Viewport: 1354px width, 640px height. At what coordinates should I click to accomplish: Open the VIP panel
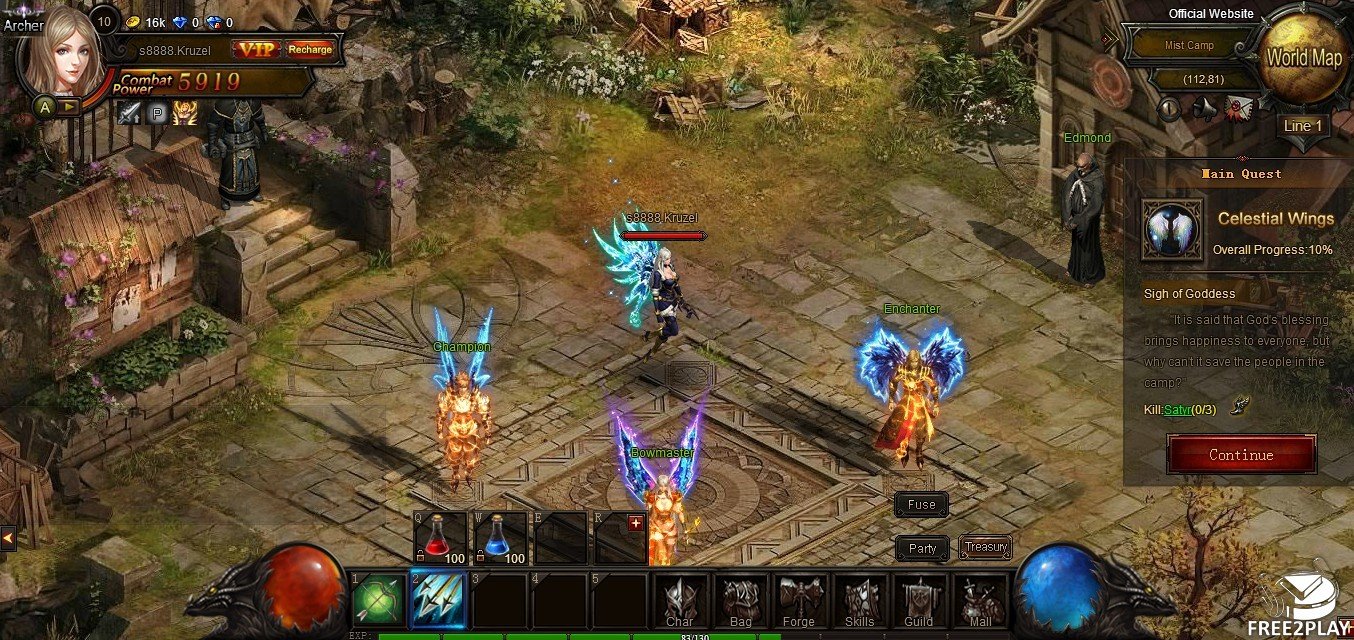[x=257, y=49]
